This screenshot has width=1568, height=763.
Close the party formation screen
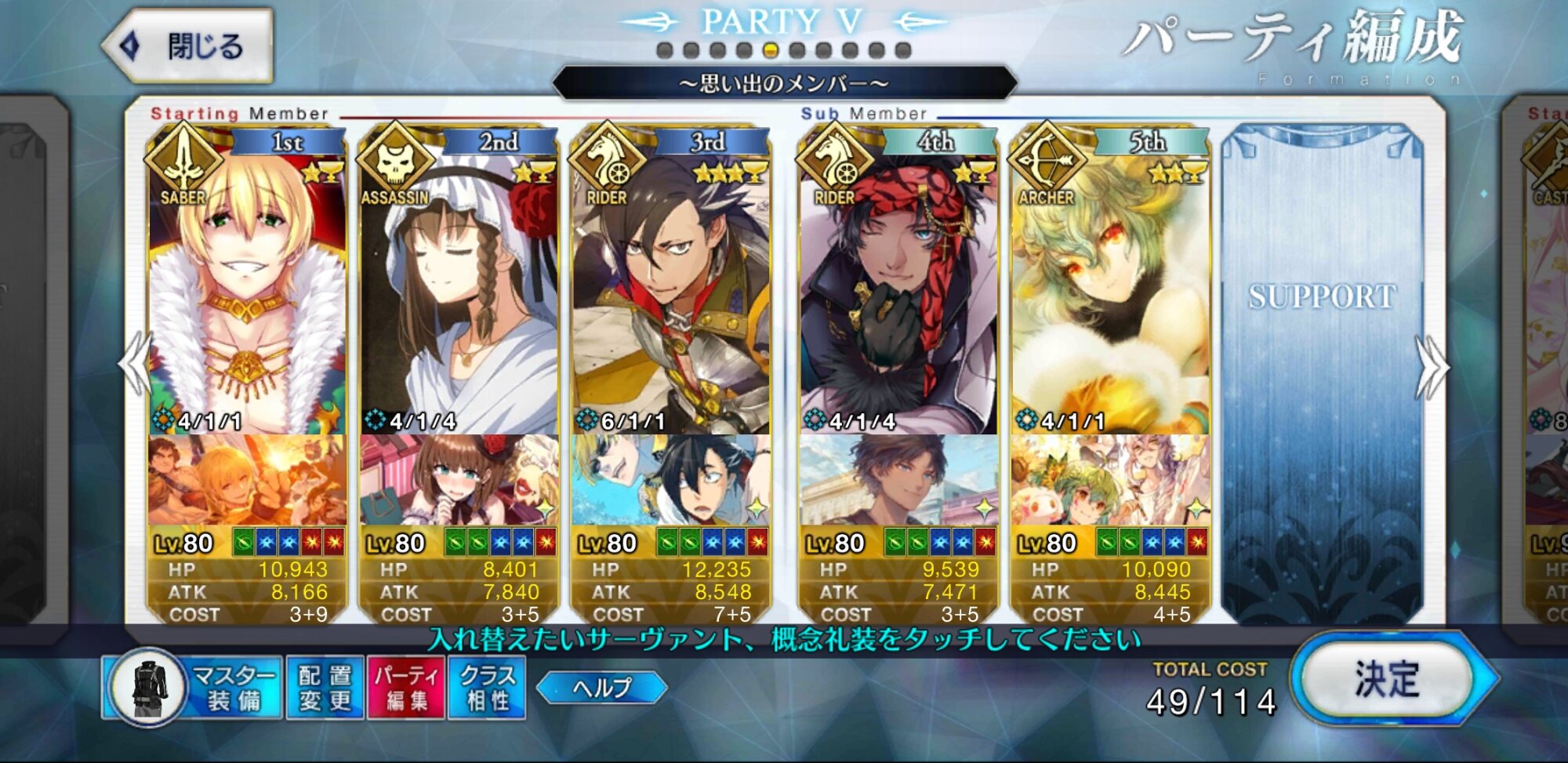click(x=189, y=46)
